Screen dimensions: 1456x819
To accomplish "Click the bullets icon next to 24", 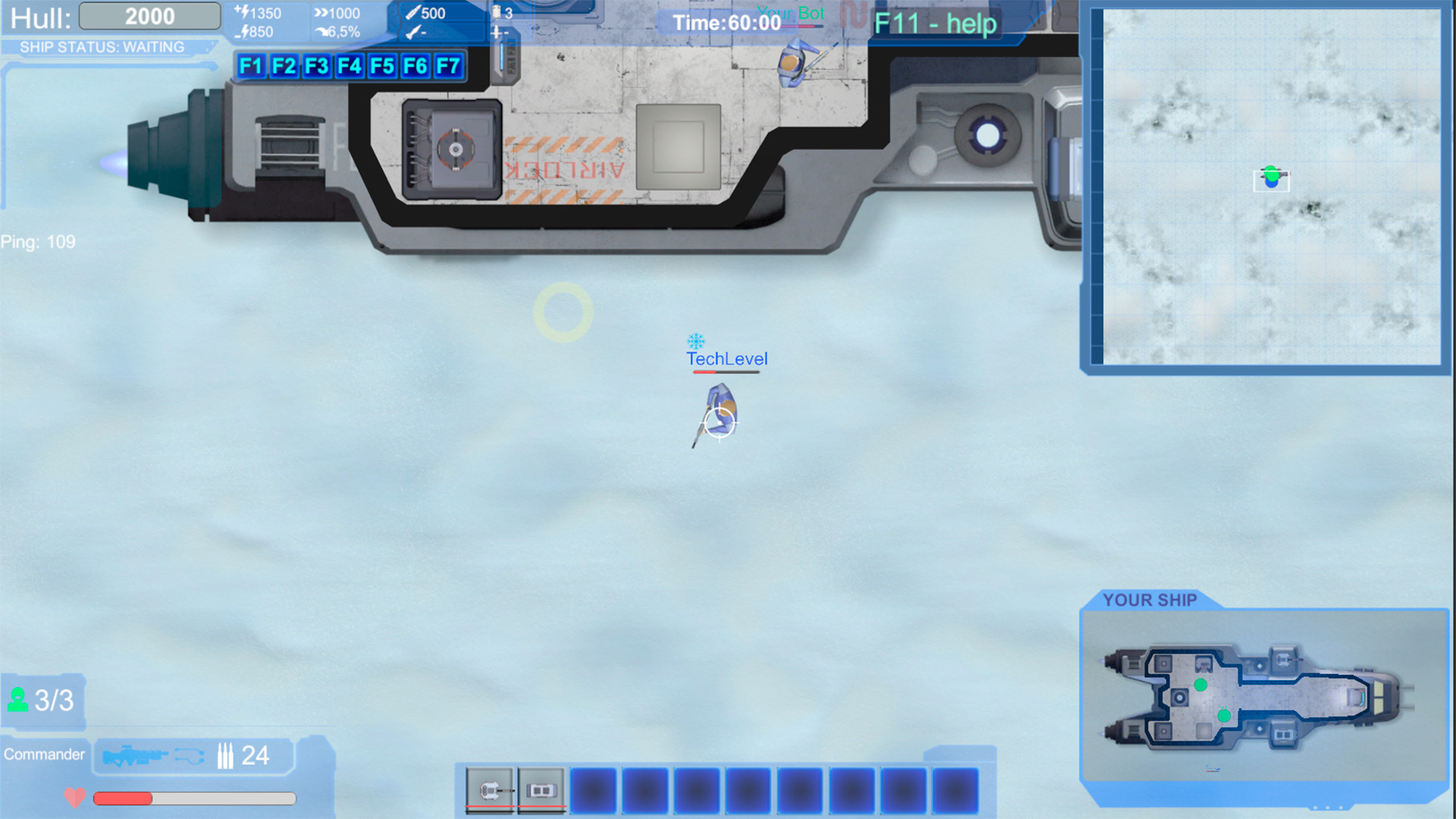I will pyautogui.click(x=225, y=756).
